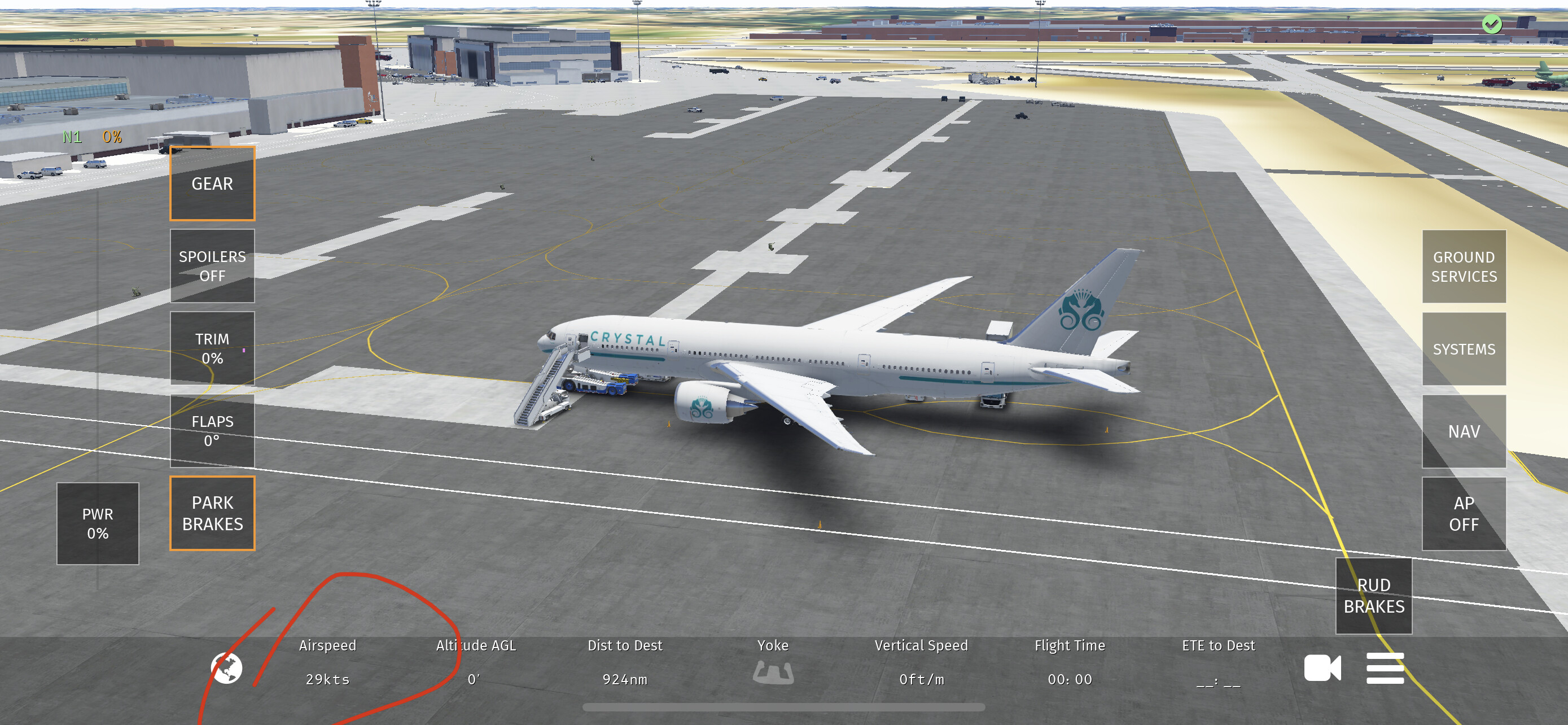The width and height of the screenshot is (1568, 725).
Task: Switch the SPOILERS OFF control
Action: 212,266
